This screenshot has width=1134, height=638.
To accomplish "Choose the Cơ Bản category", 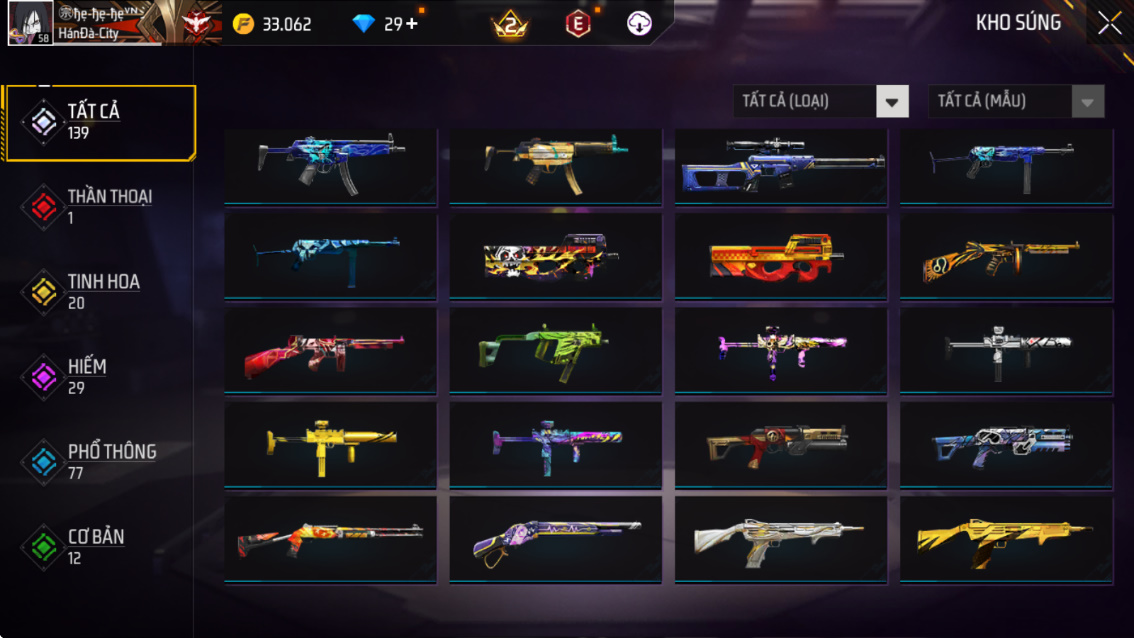I will pos(98,546).
